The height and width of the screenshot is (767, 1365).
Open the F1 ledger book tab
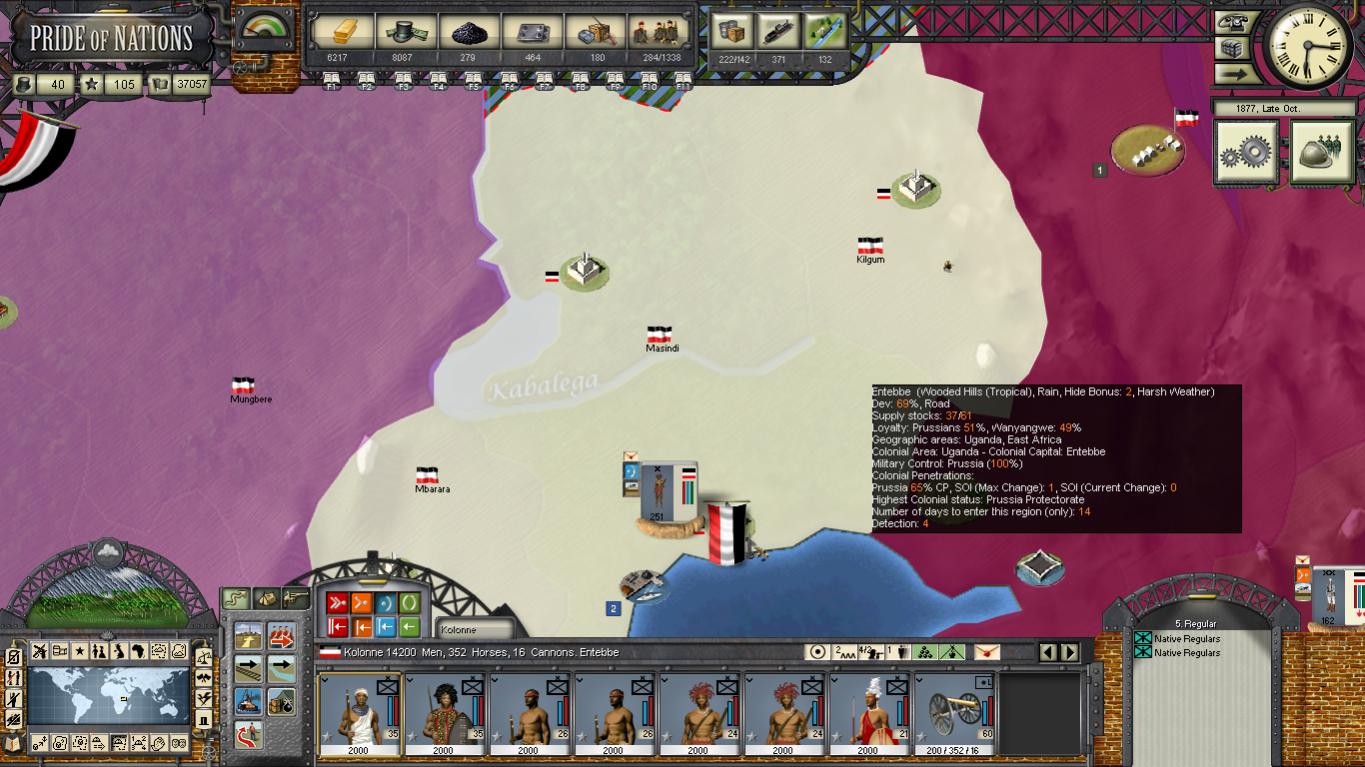coord(331,80)
